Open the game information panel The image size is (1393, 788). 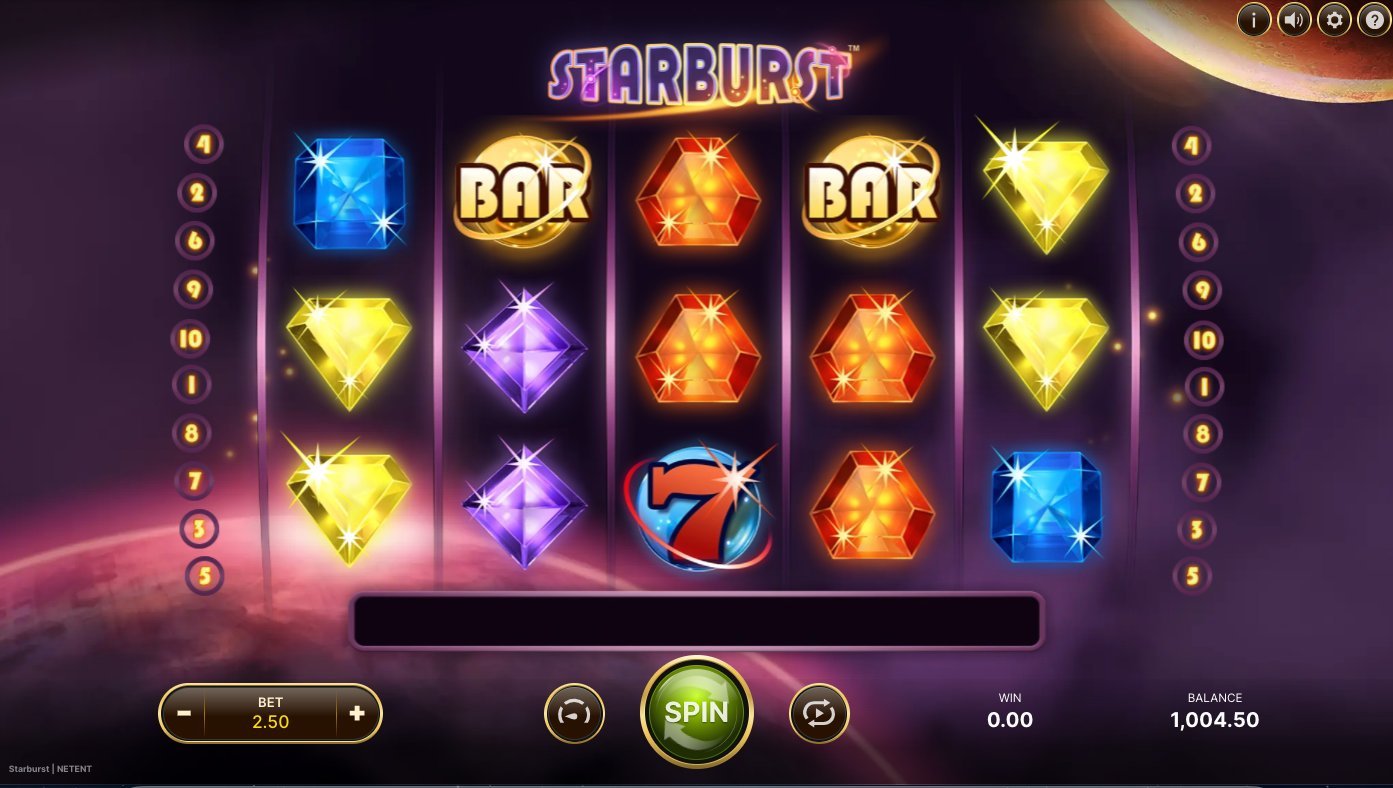[1253, 19]
